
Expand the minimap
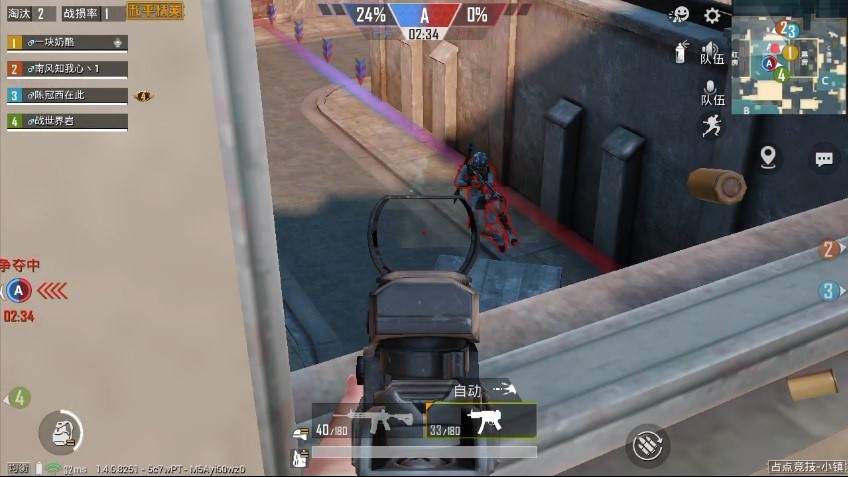coord(789,57)
